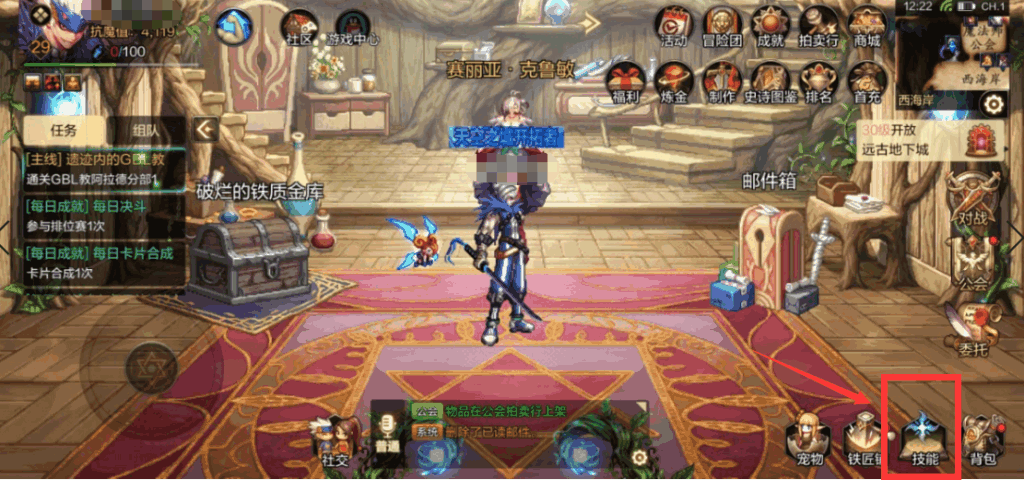Open the 史诗图鉴 epic codex
Screen dimensions: 1024x480
(x=770, y=82)
